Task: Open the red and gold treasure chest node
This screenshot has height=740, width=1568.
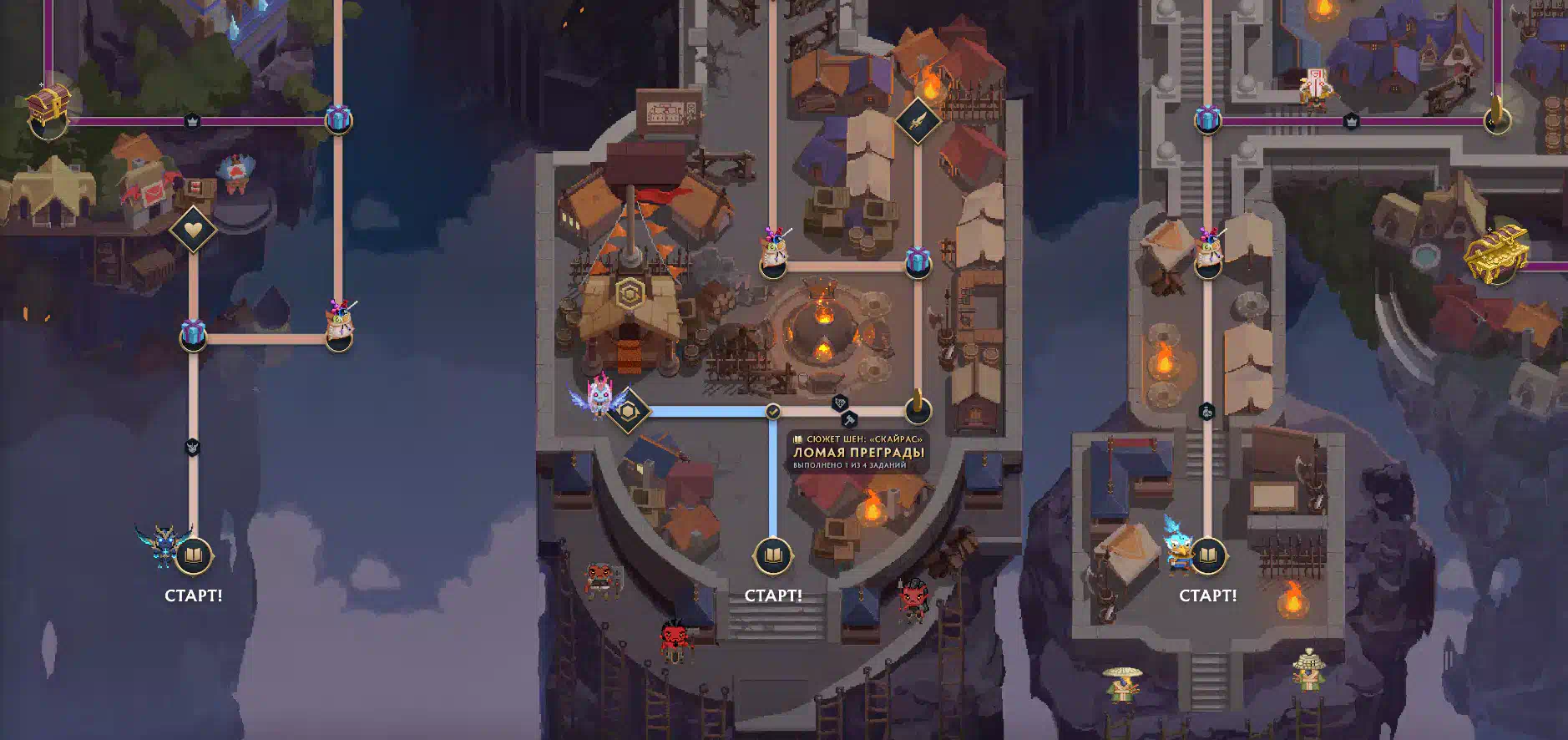Action: pos(48,106)
